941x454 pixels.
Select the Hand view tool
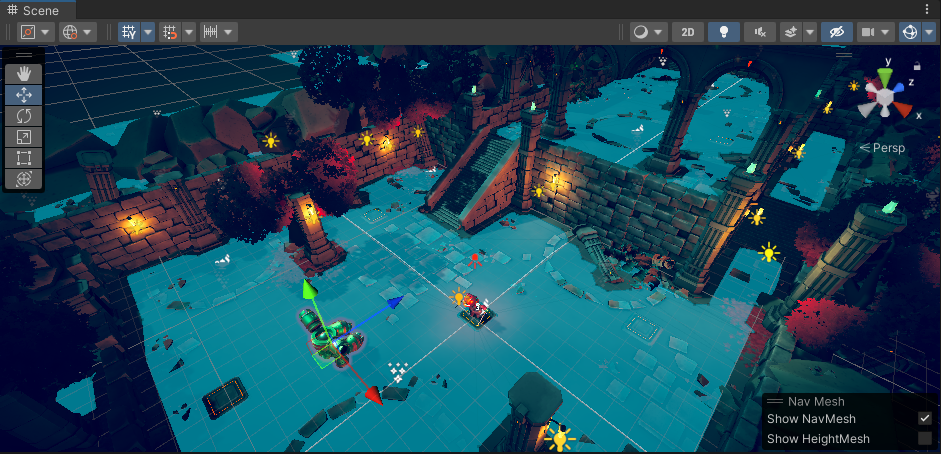pos(24,73)
